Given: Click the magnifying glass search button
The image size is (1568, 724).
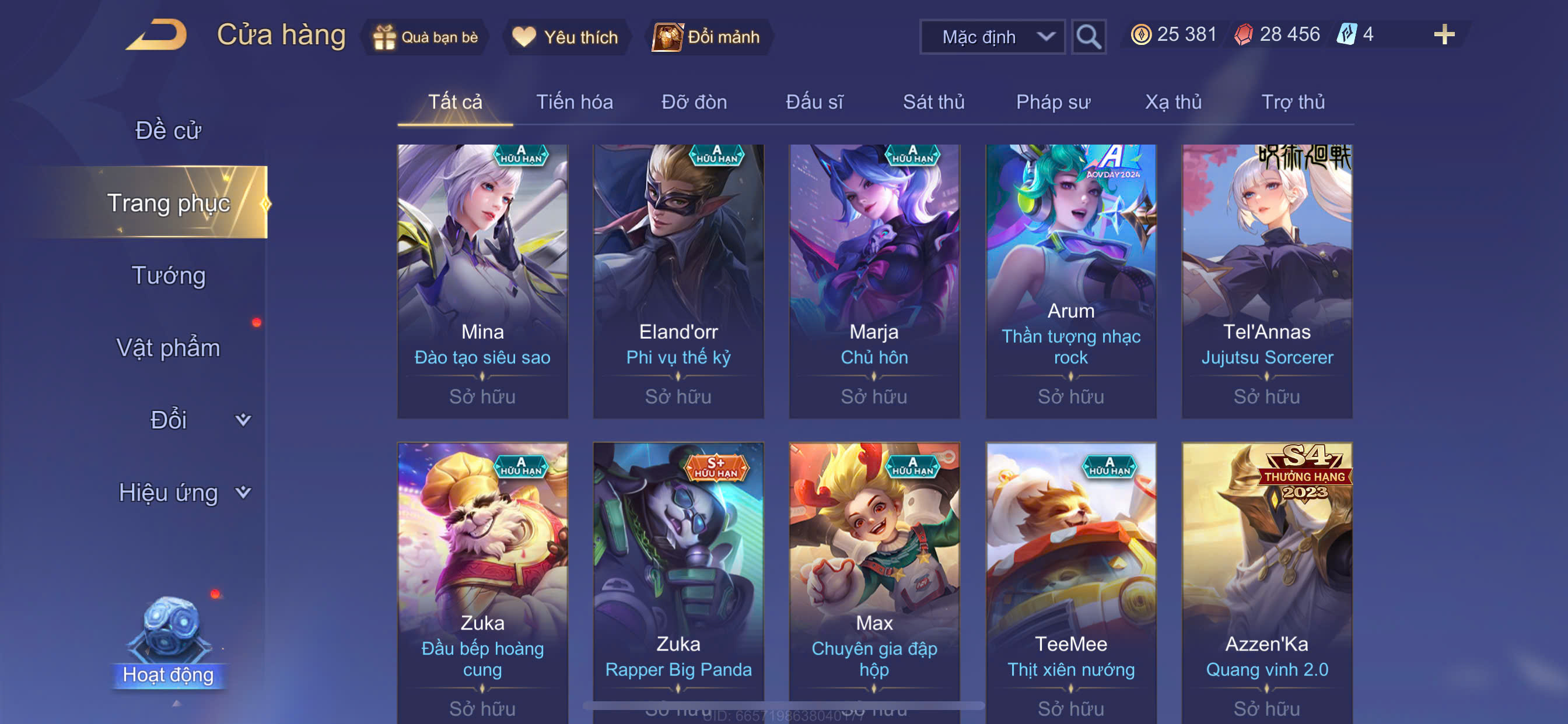Looking at the screenshot, I should [1088, 37].
